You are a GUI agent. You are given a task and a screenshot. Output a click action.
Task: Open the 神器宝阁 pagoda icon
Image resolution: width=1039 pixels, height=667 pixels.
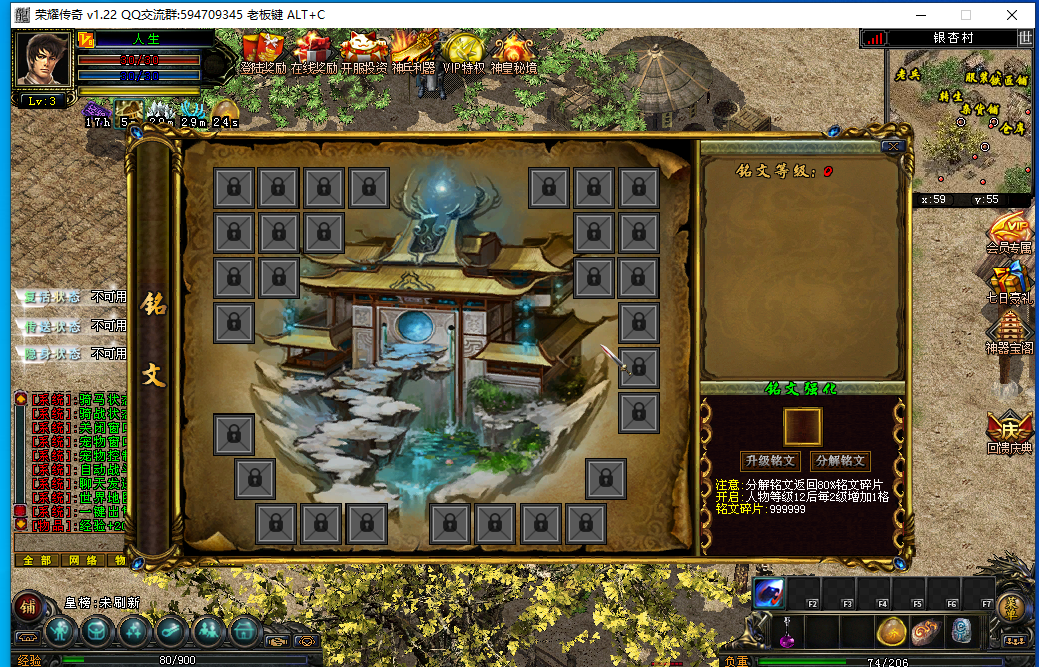click(x=1009, y=332)
